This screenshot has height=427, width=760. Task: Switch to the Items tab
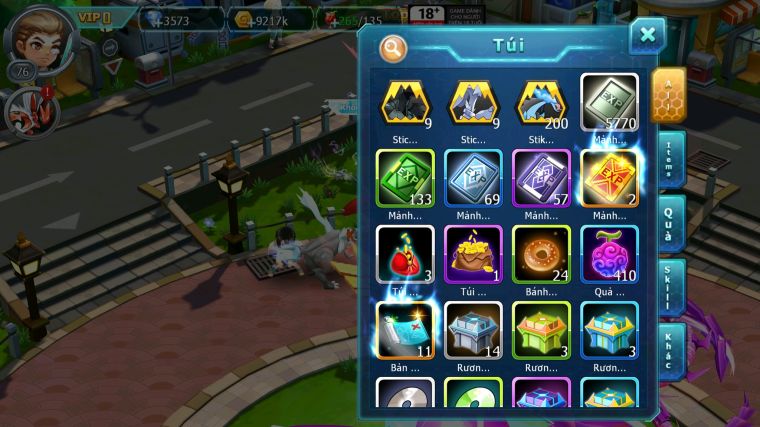pos(672,160)
